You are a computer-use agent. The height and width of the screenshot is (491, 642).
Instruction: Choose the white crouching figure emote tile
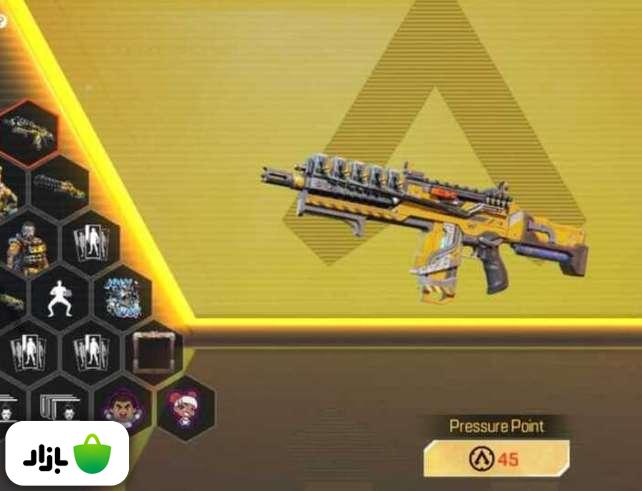click(x=59, y=297)
